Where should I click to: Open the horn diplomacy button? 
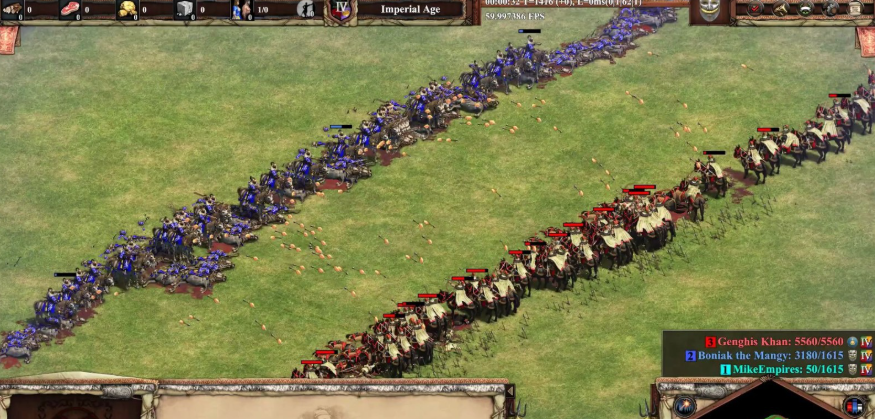tap(780, 9)
